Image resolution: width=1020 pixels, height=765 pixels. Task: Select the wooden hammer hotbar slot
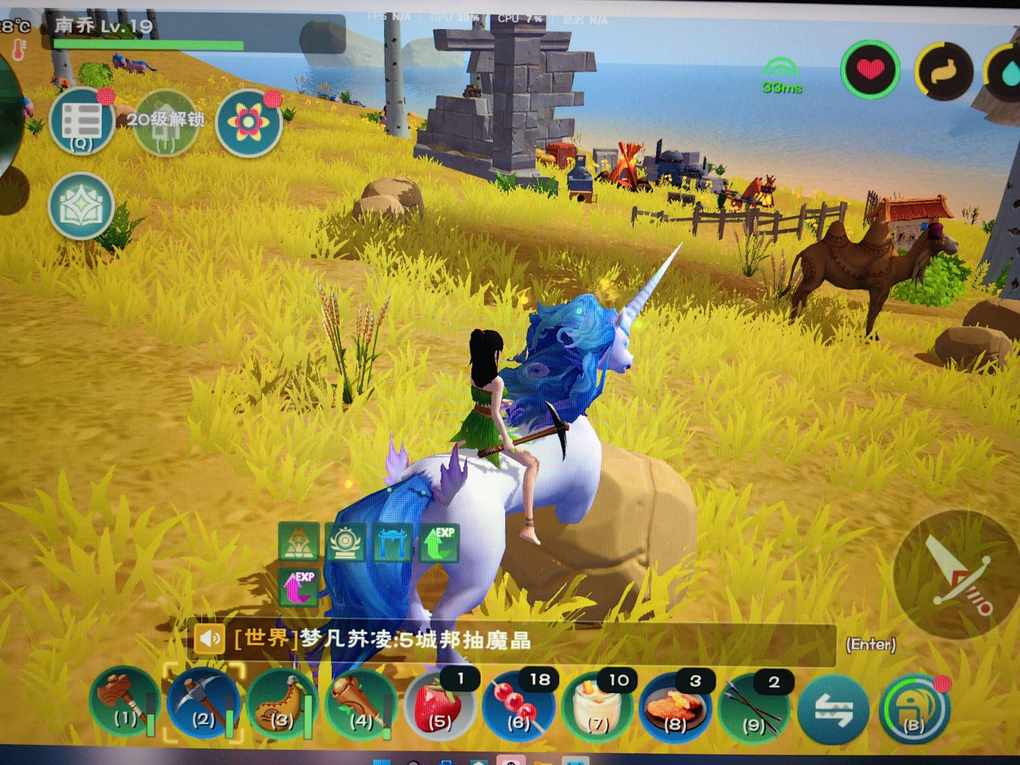125,702
